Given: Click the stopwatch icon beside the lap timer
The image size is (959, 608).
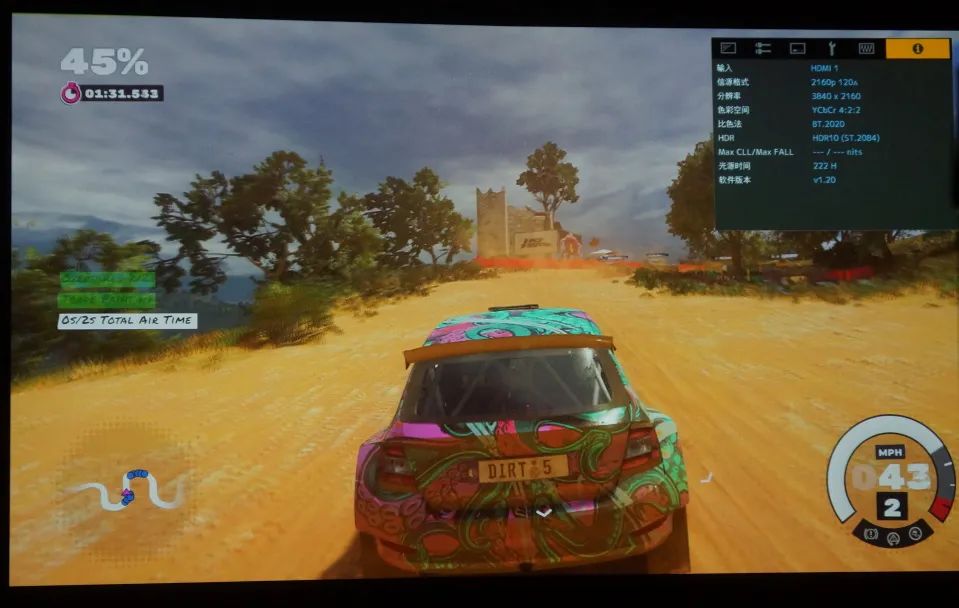Looking at the screenshot, I should click(x=70, y=93).
